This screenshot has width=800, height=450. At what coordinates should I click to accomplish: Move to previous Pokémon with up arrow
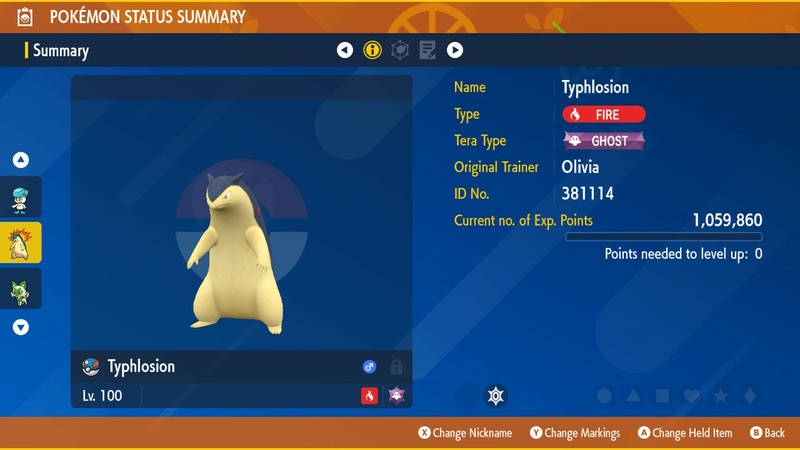click(x=21, y=160)
